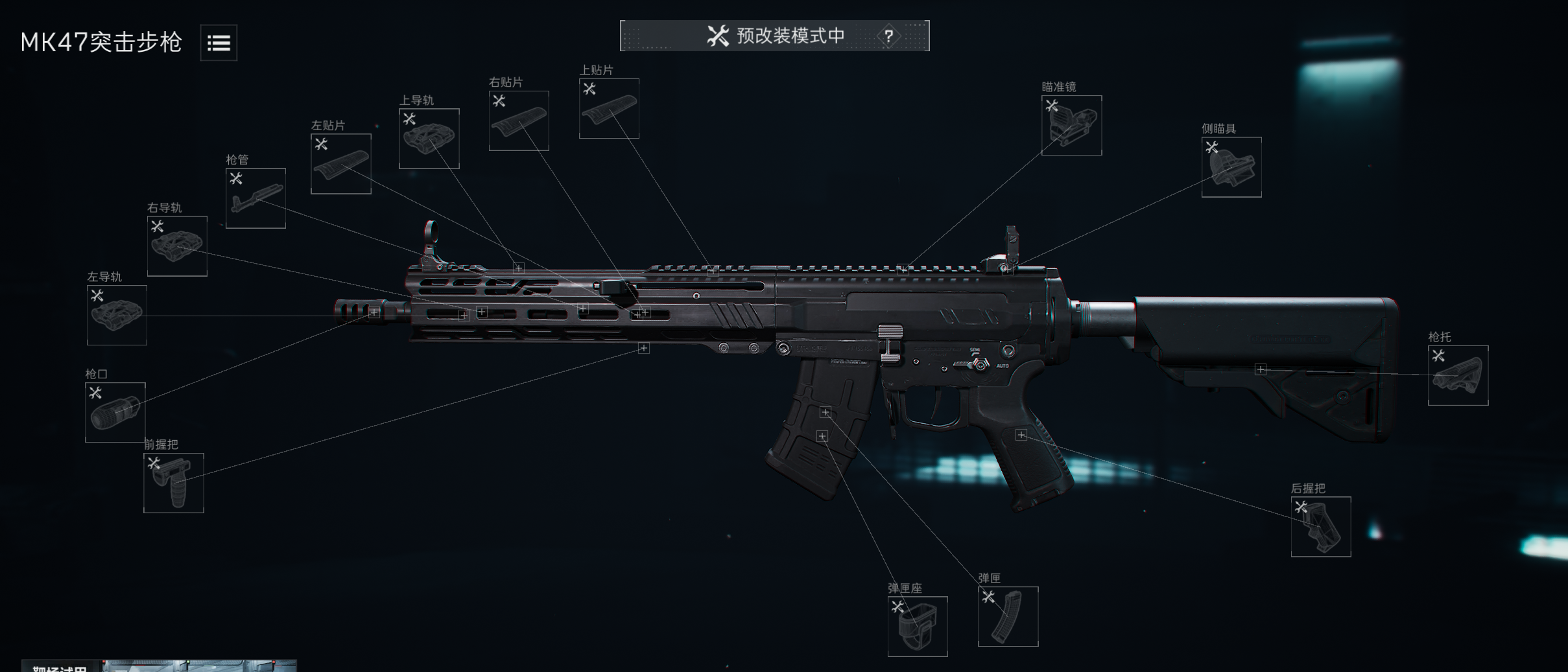Select the 弹匣 magazine slot
Screen dimensions: 1568x672
[1008, 617]
